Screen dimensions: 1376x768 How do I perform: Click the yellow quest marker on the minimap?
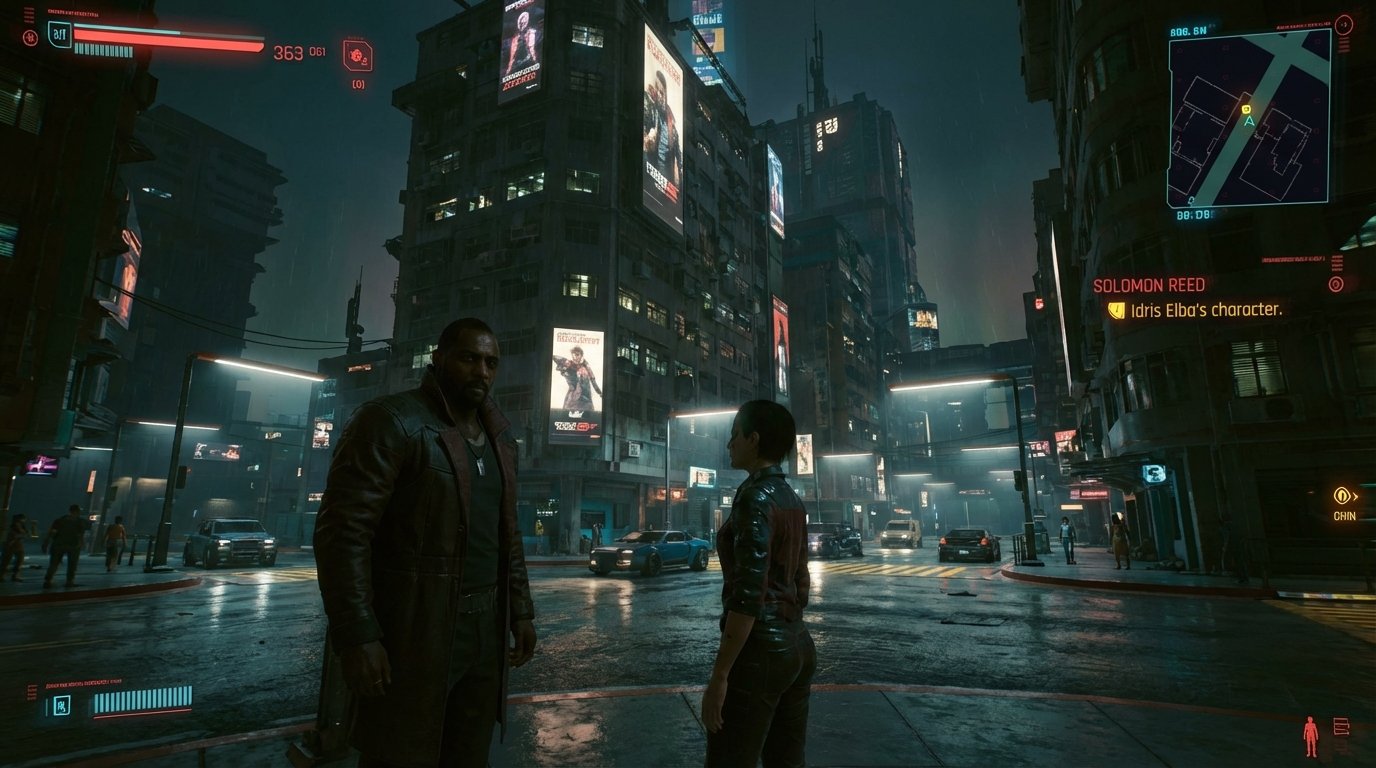(1246, 110)
